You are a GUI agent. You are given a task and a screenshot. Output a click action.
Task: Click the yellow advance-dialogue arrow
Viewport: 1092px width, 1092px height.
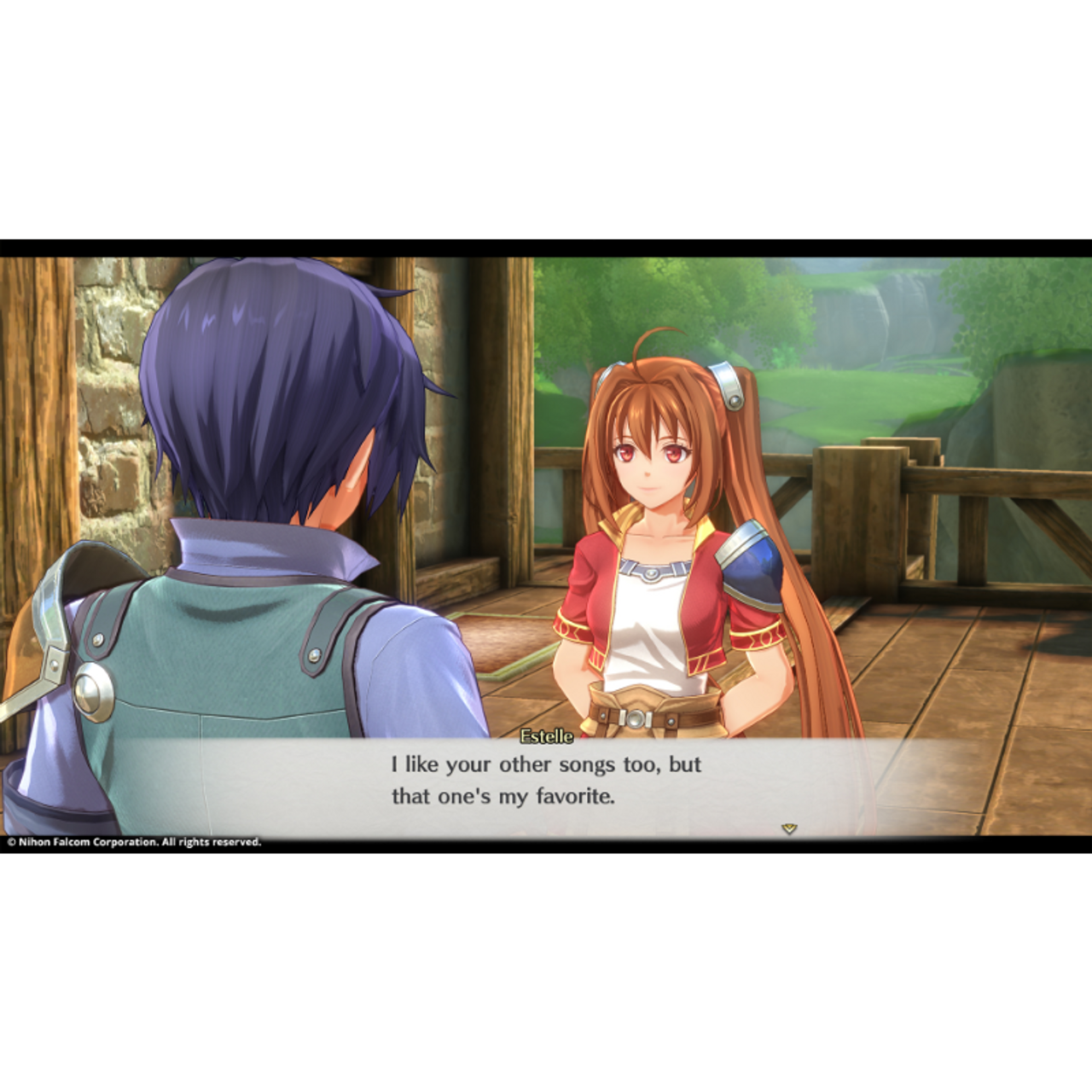point(790,828)
